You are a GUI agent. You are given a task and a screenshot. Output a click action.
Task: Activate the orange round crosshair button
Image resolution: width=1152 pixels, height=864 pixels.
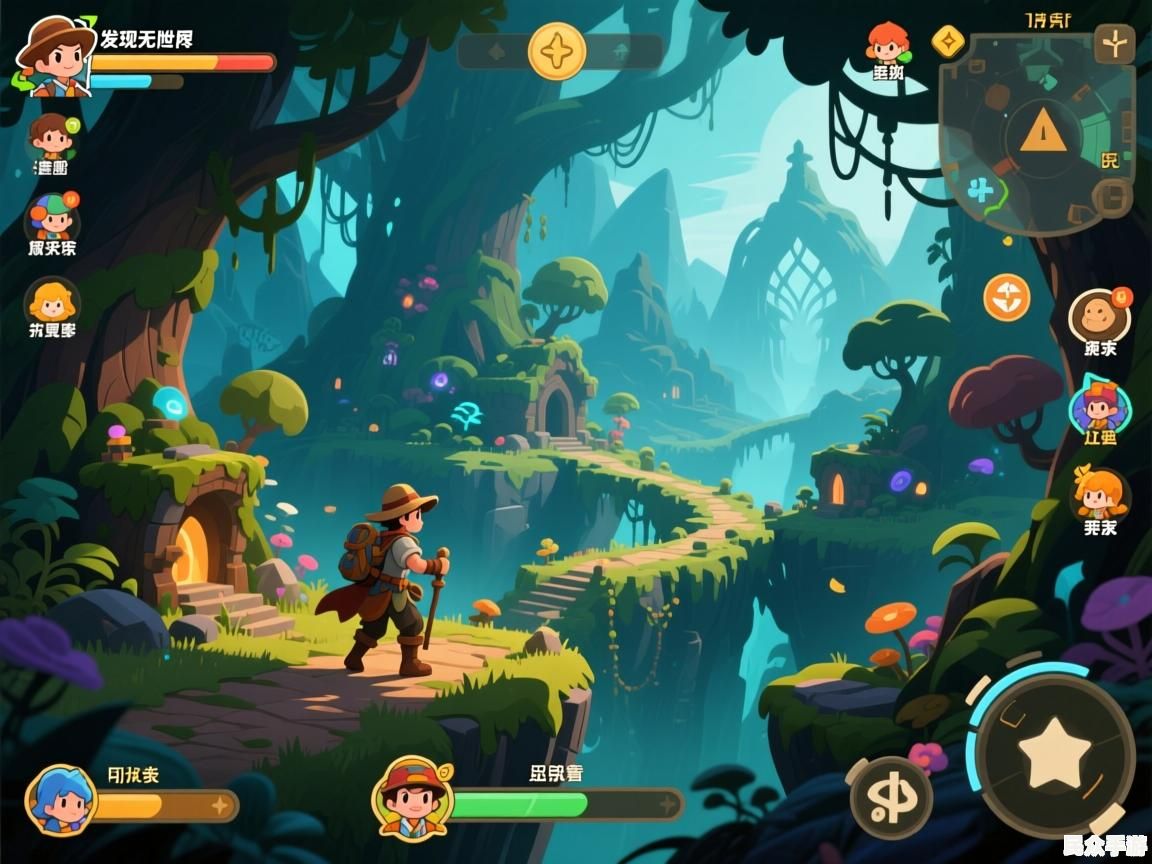[1006, 298]
